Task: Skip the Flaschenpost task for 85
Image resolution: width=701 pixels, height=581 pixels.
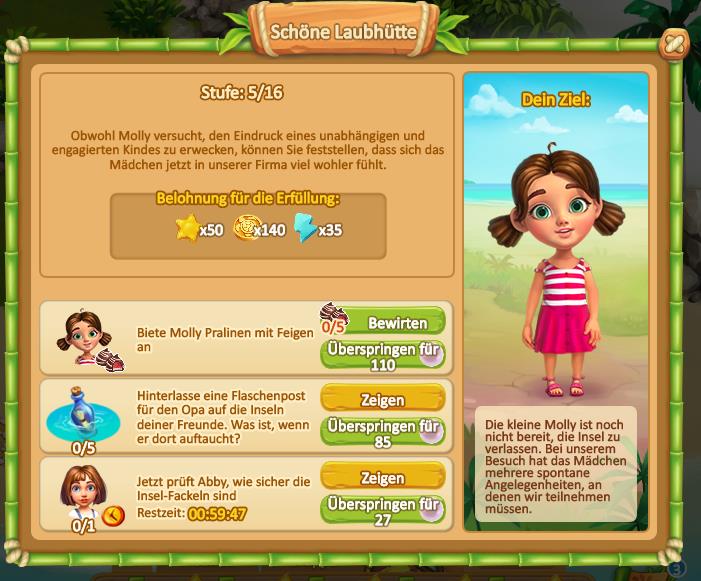Action: click(382, 432)
